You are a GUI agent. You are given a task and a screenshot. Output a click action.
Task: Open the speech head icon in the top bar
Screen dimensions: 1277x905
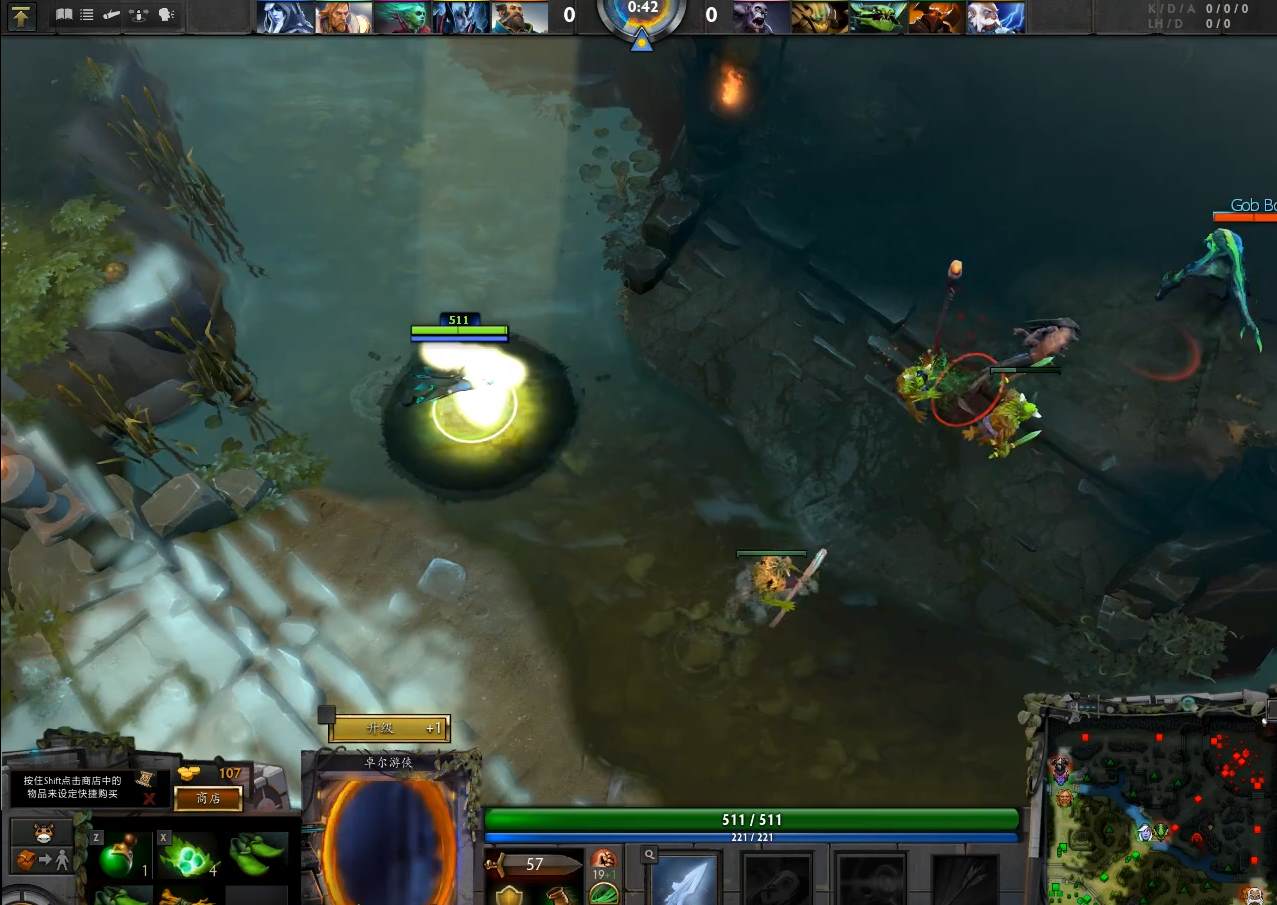pyautogui.click(x=166, y=15)
